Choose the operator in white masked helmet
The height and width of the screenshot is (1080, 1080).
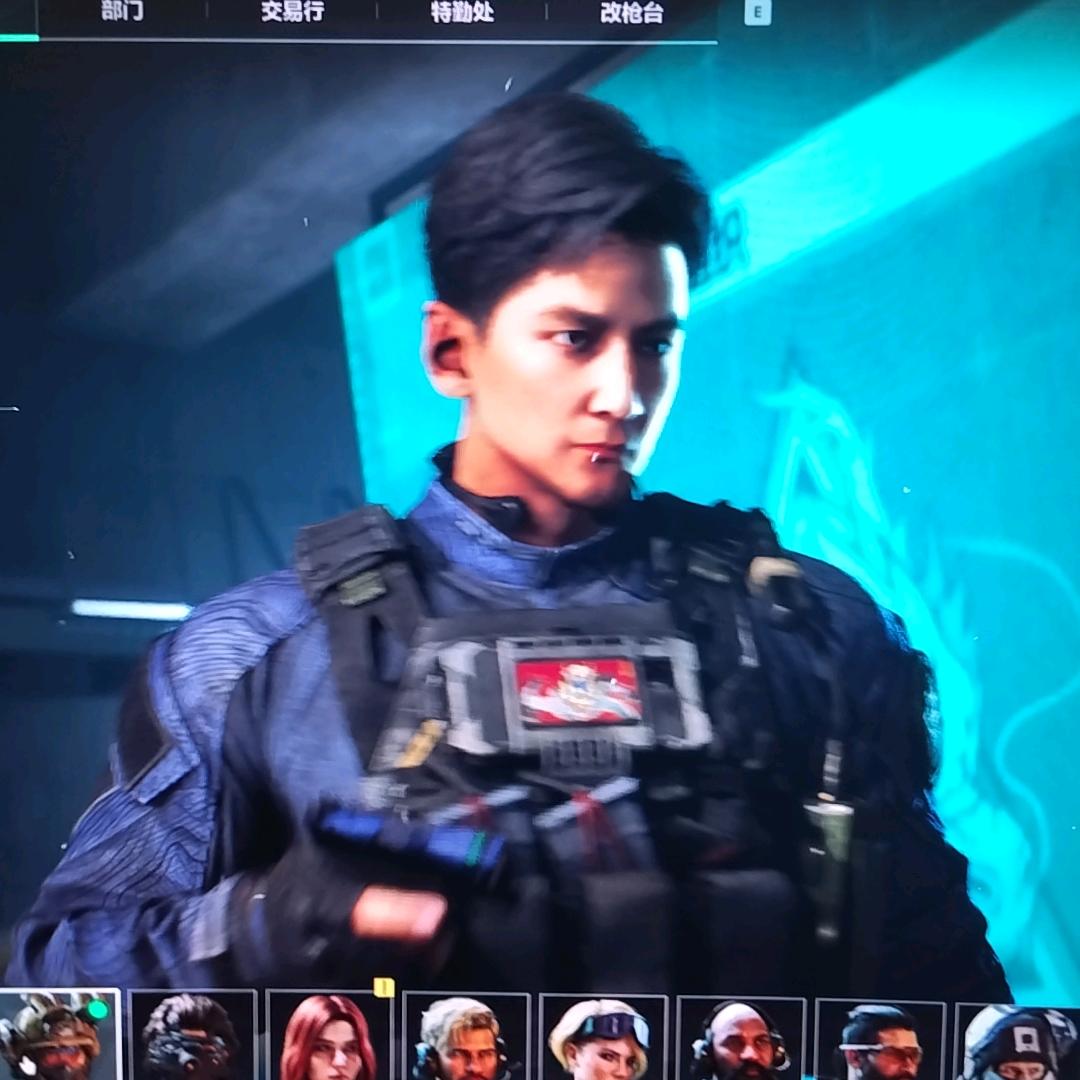[1017, 1042]
